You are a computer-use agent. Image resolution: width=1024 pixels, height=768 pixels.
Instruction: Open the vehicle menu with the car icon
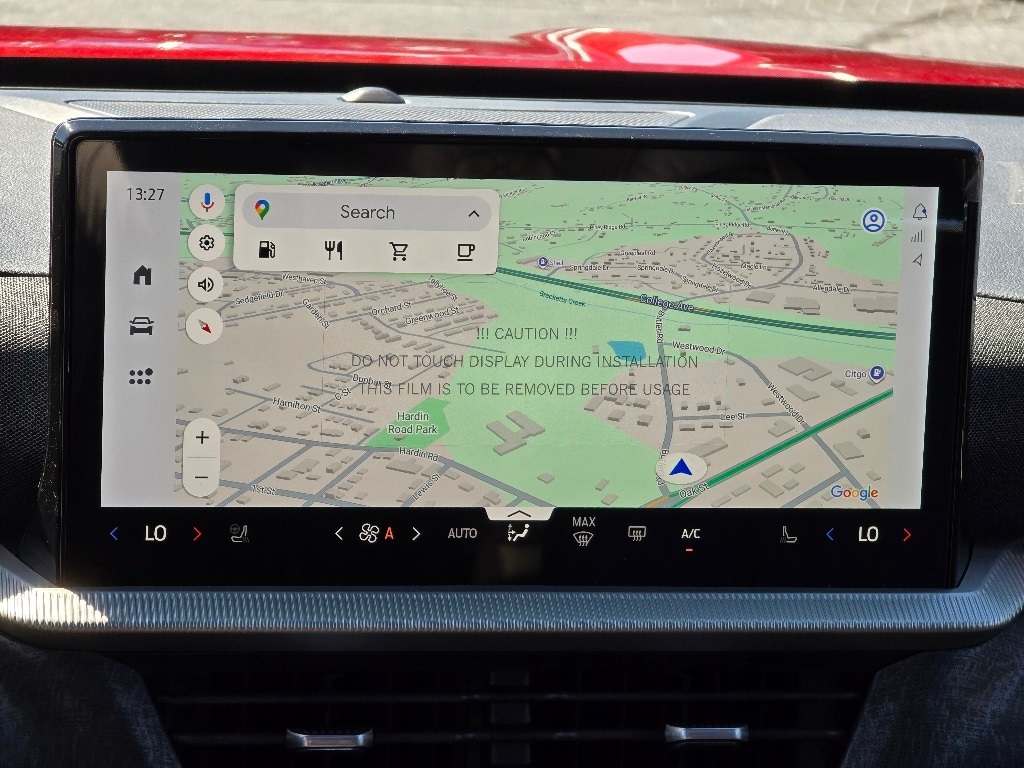click(141, 326)
